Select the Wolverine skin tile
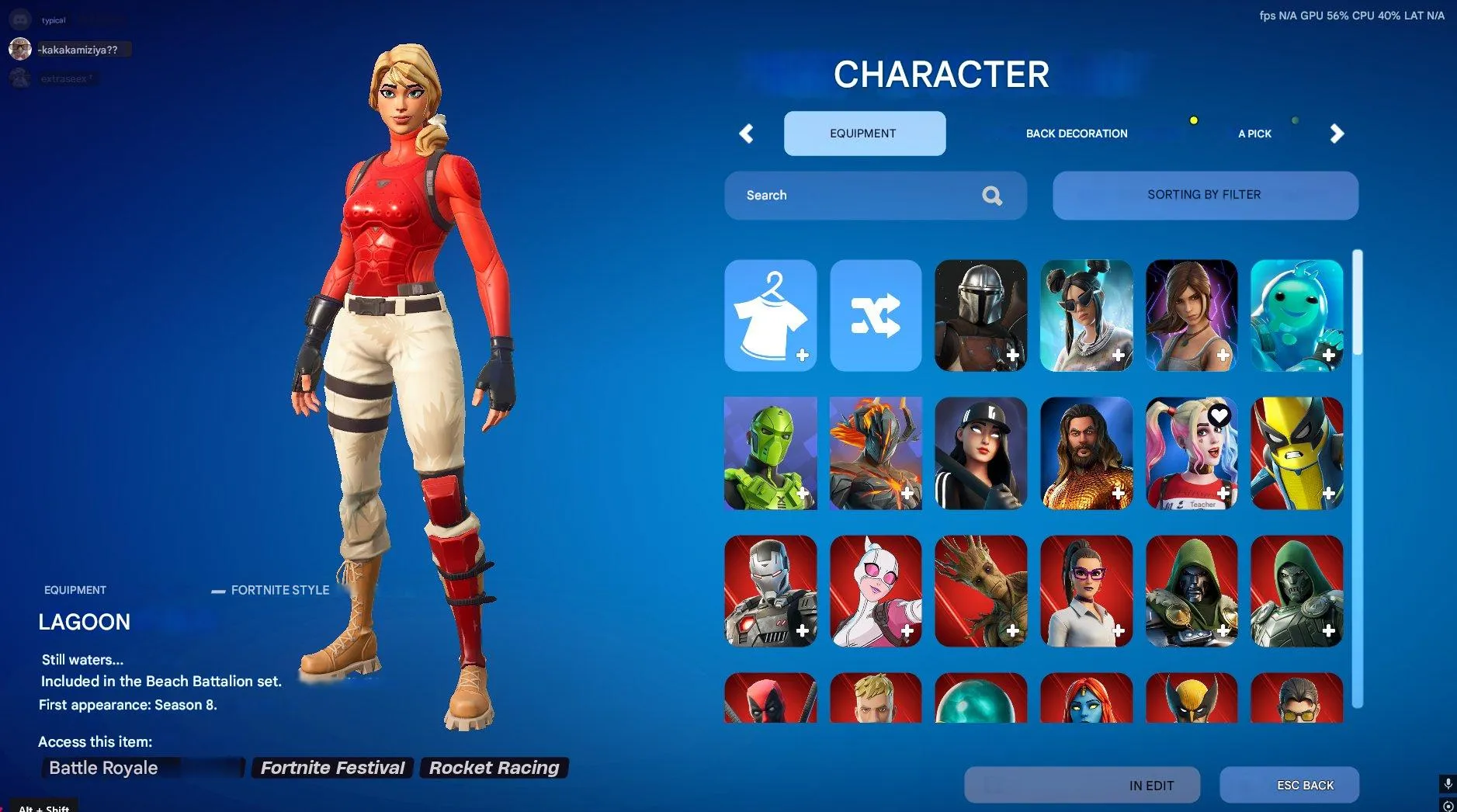The width and height of the screenshot is (1457, 812). [x=1296, y=453]
